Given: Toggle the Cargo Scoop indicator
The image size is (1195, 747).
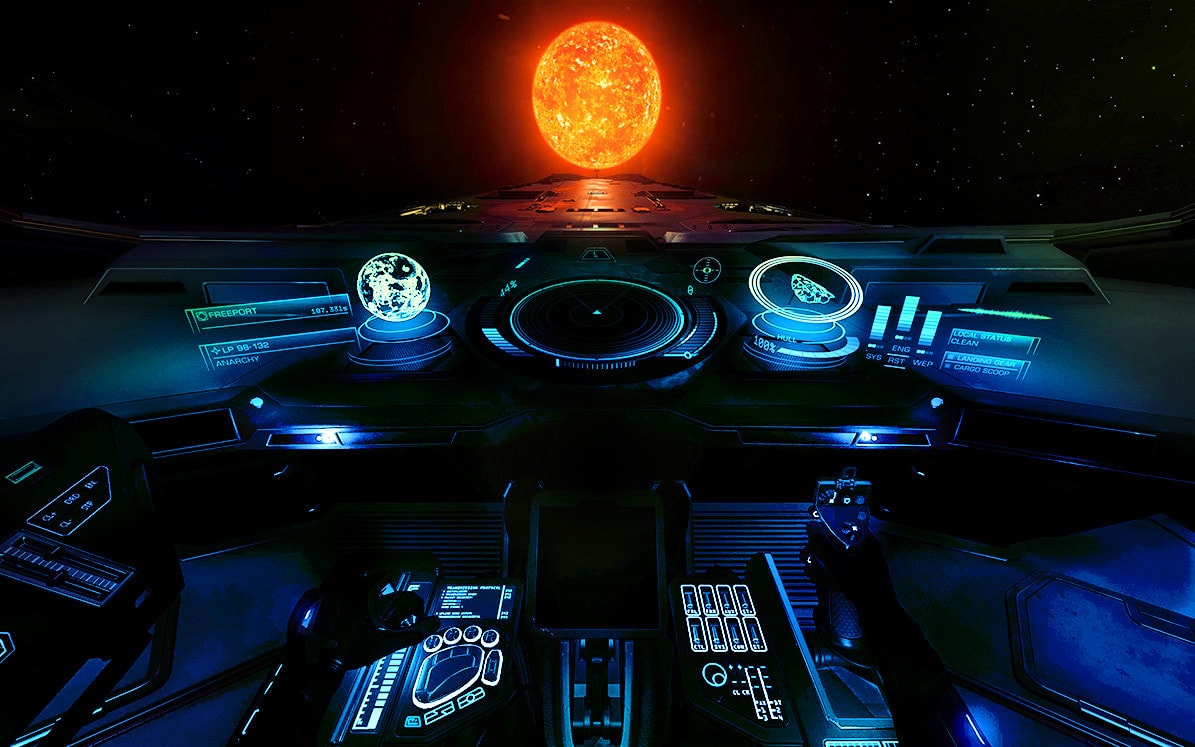Looking at the screenshot, I should 985,370.
